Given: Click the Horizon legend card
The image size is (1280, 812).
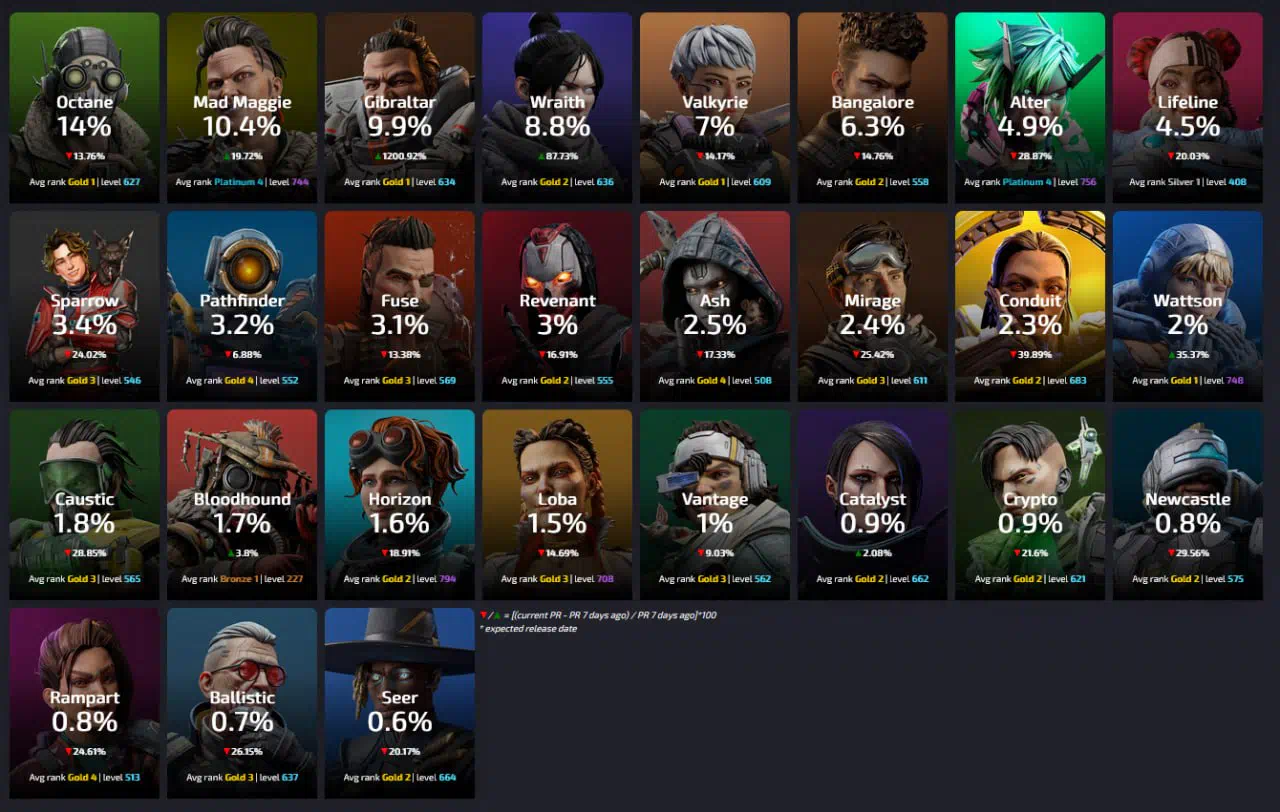Looking at the screenshot, I should click(x=399, y=504).
